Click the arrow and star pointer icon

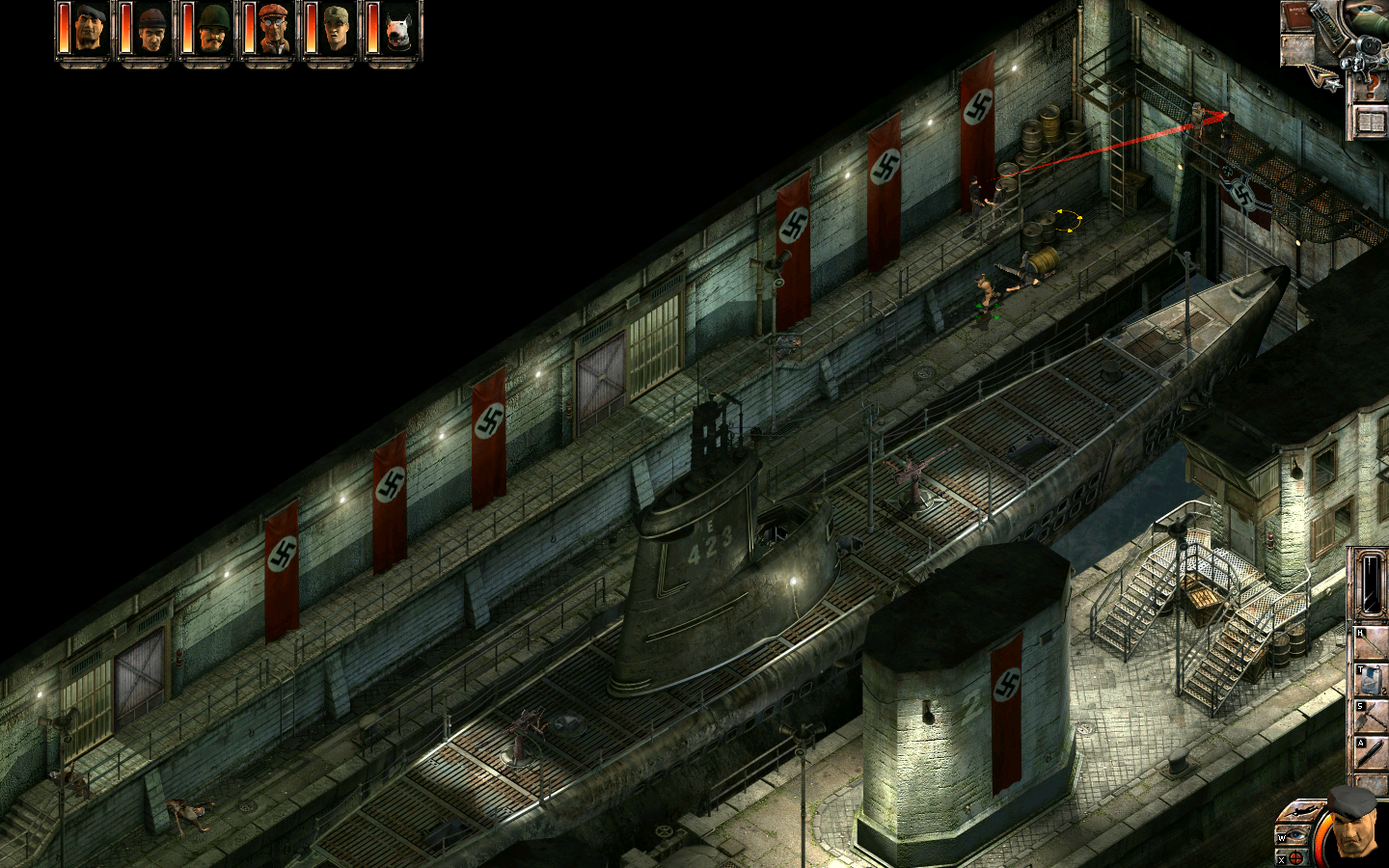point(1321,79)
